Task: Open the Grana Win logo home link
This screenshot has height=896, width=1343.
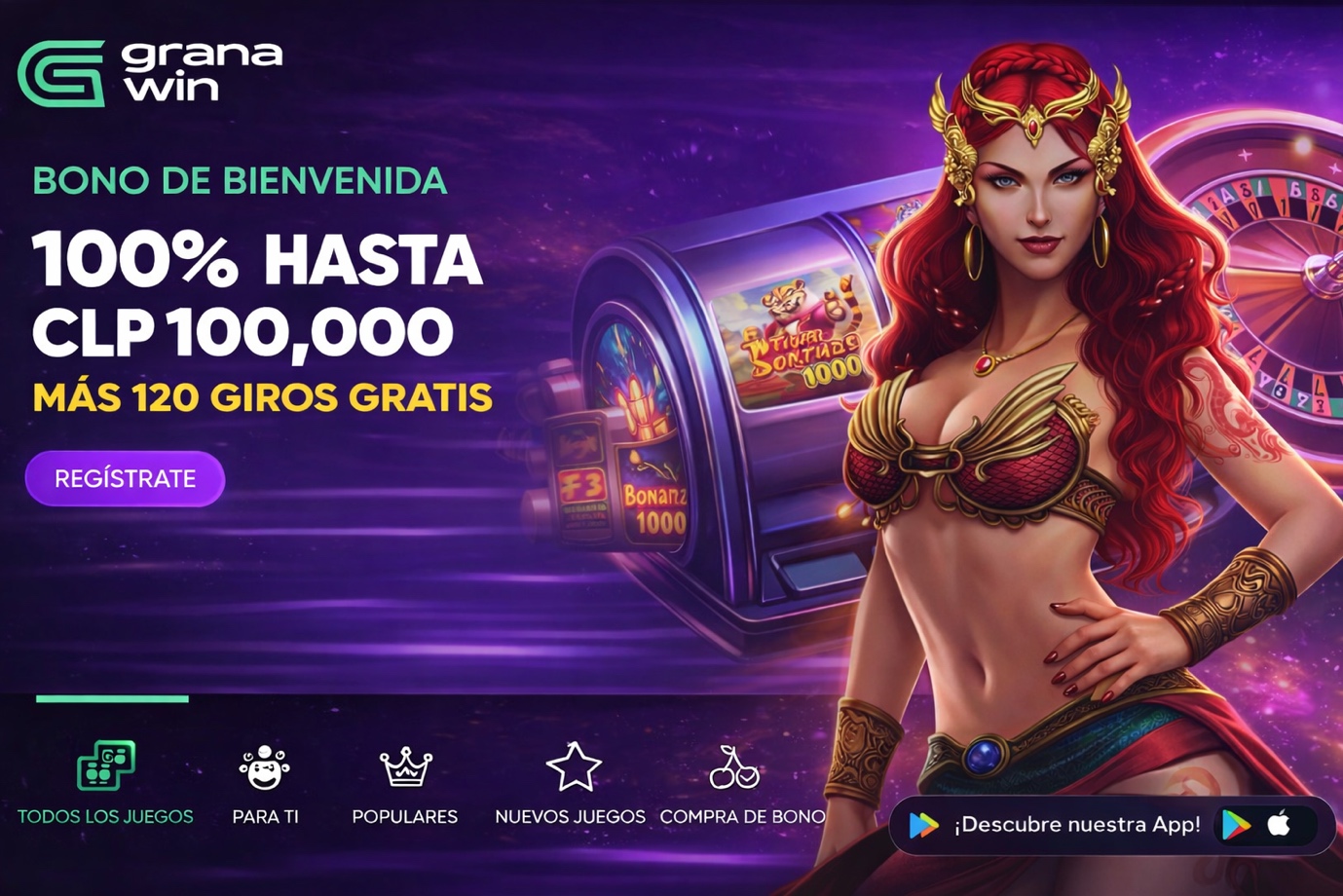Action: click(x=150, y=72)
